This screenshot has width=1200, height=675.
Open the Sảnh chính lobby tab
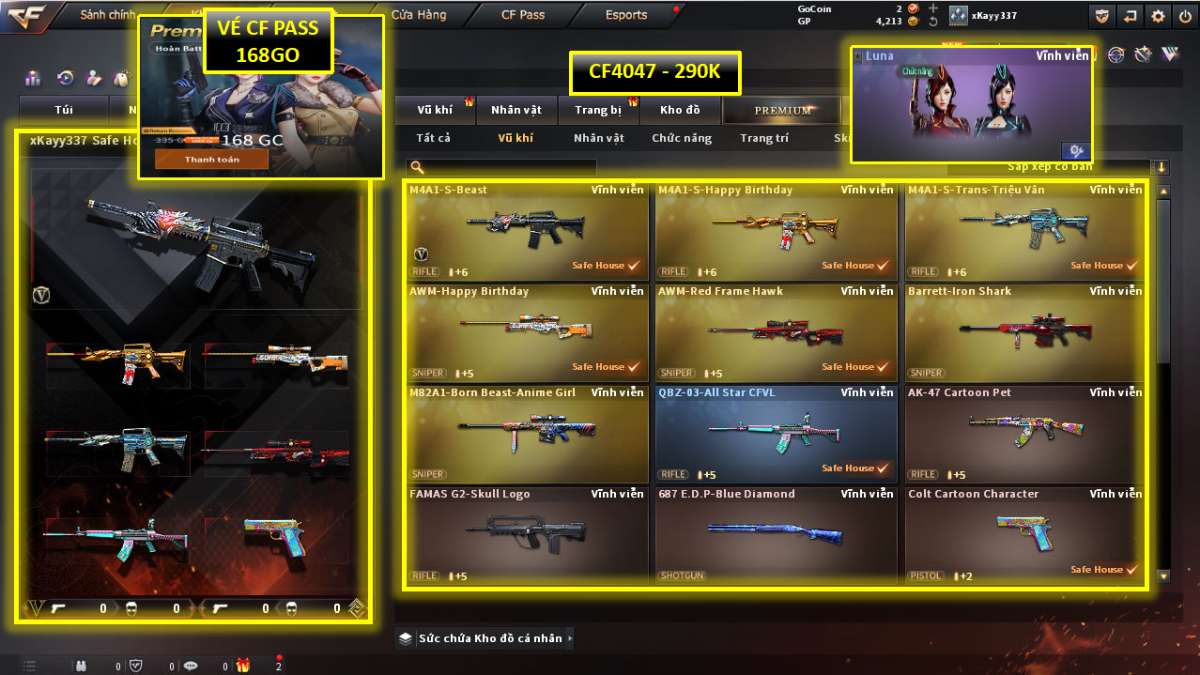click(x=107, y=15)
